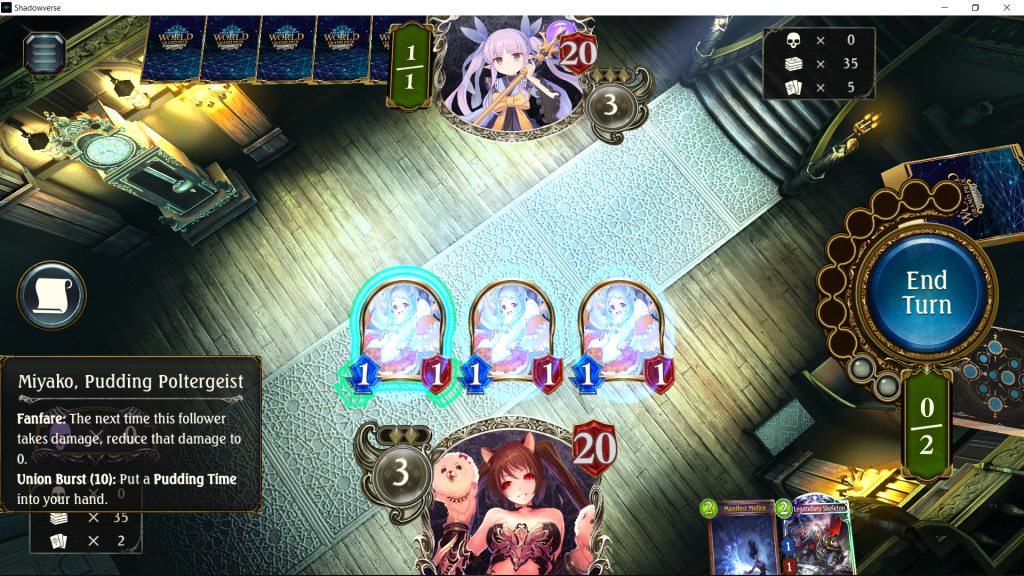Open the hexagonal game menu button
Viewport: 1024px width, 576px height.
pos(44,52)
